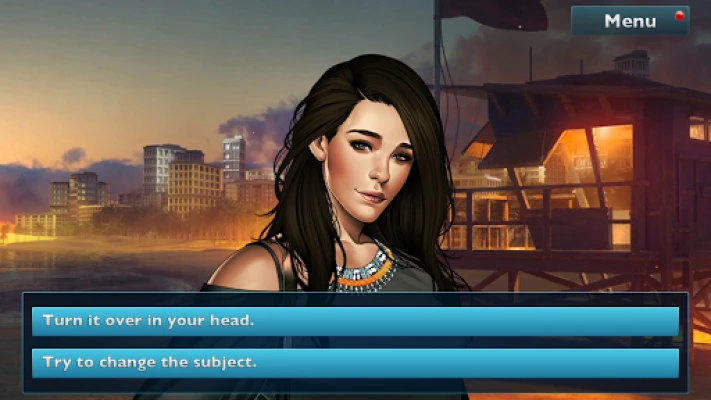Image resolution: width=711 pixels, height=400 pixels.
Task: Choose "Turn it over in your head."
Action: tap(355, 321)
